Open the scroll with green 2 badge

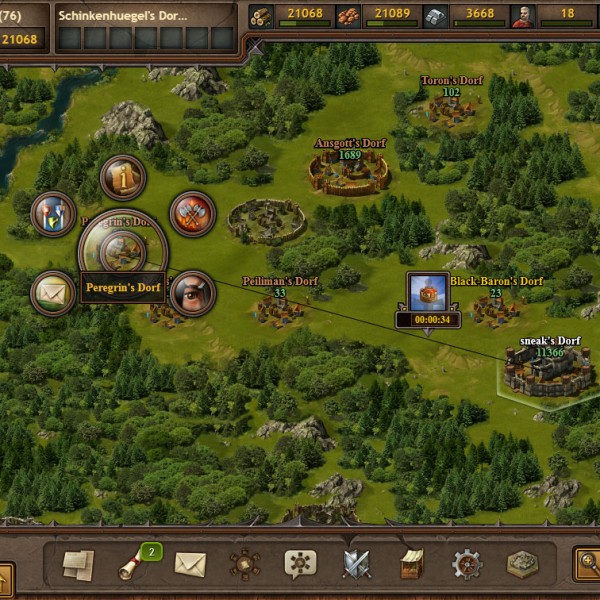[x=134, y=565]
